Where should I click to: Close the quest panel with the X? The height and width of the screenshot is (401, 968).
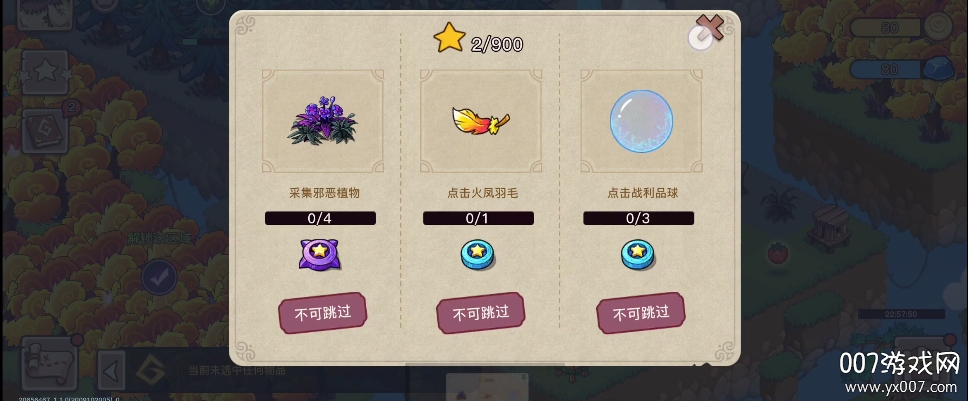coord(709,30)
